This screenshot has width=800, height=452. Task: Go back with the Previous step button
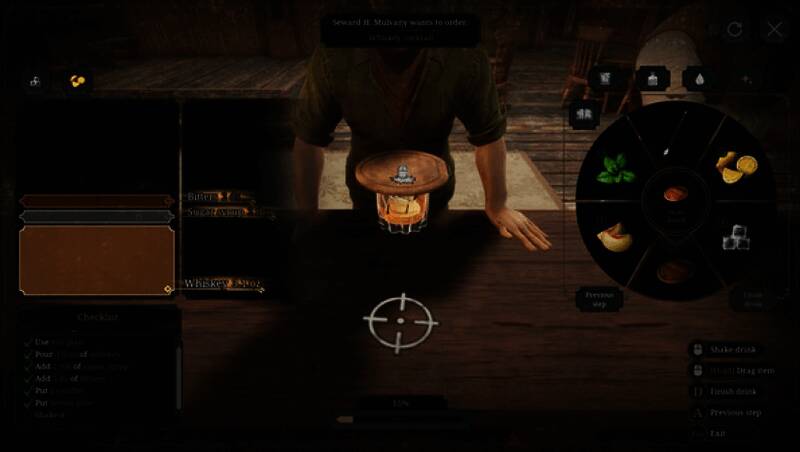pos(599,298)
